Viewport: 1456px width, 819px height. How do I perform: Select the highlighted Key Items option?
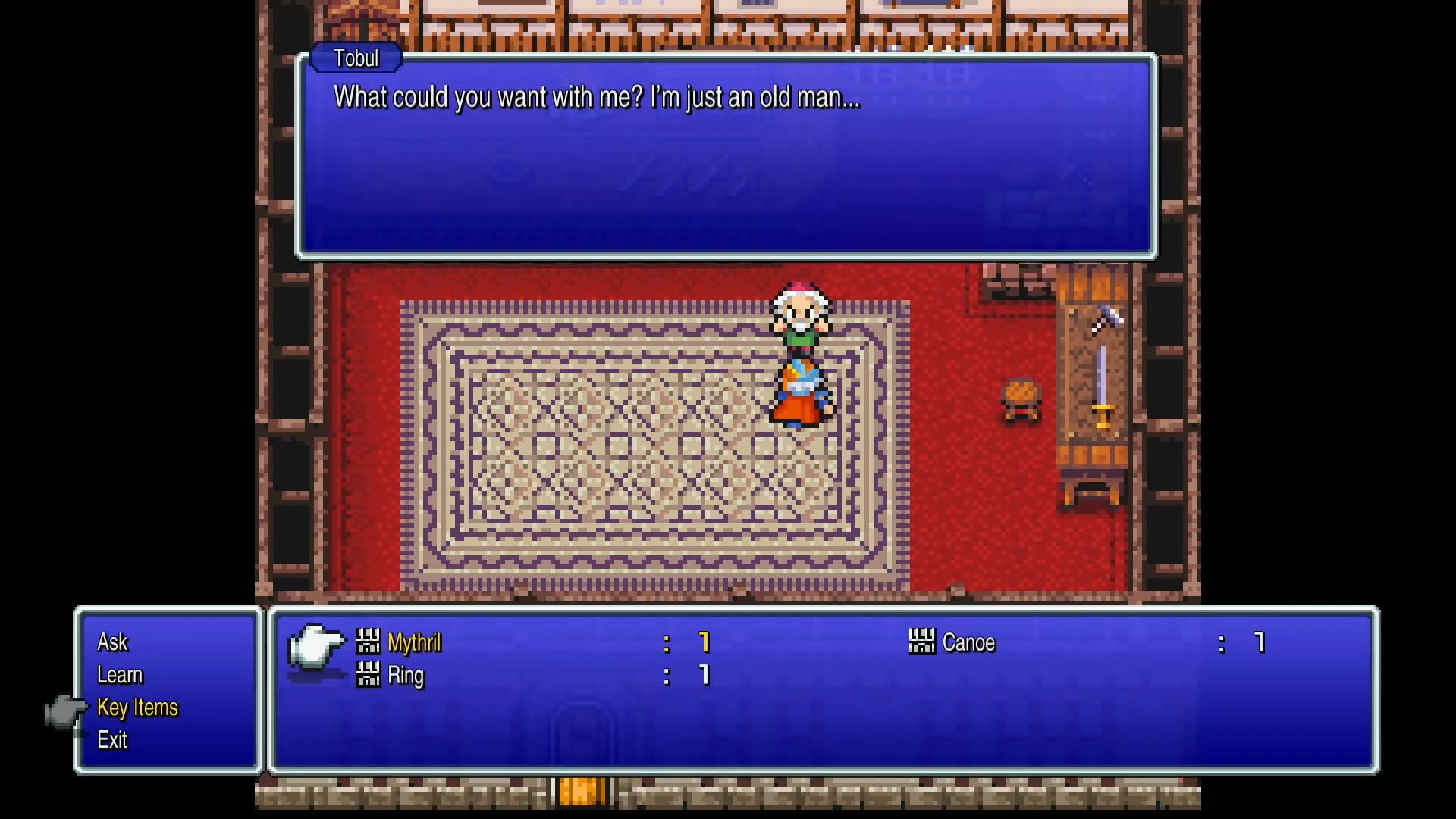click(x=138, y=708)
